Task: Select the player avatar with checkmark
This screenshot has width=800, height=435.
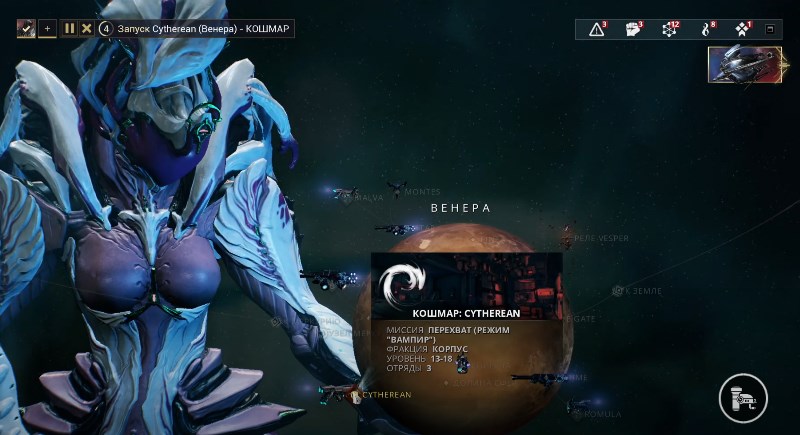Action: click(x=26, y=28)
